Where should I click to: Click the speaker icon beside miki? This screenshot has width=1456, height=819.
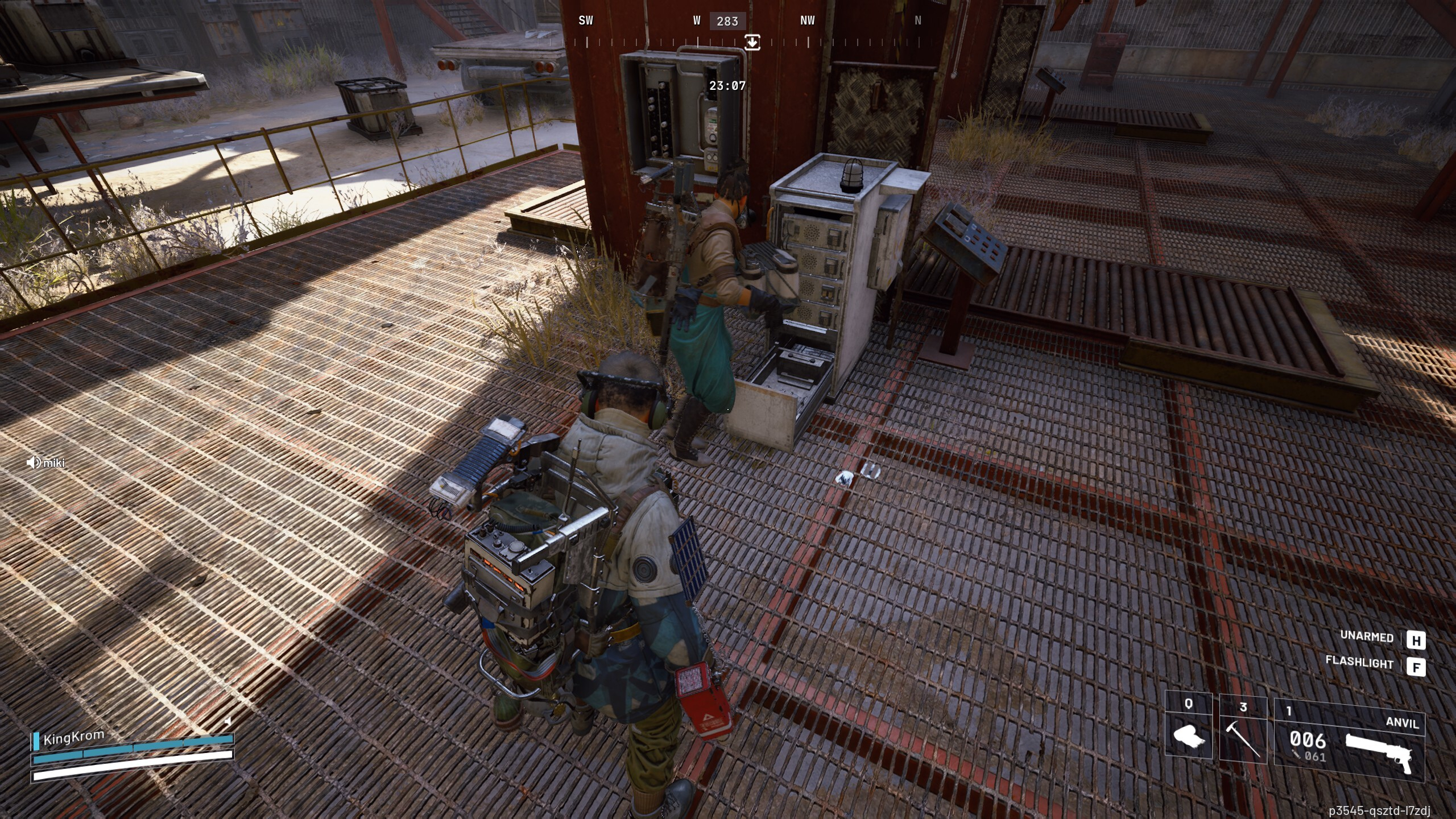(x=34, y=463)
